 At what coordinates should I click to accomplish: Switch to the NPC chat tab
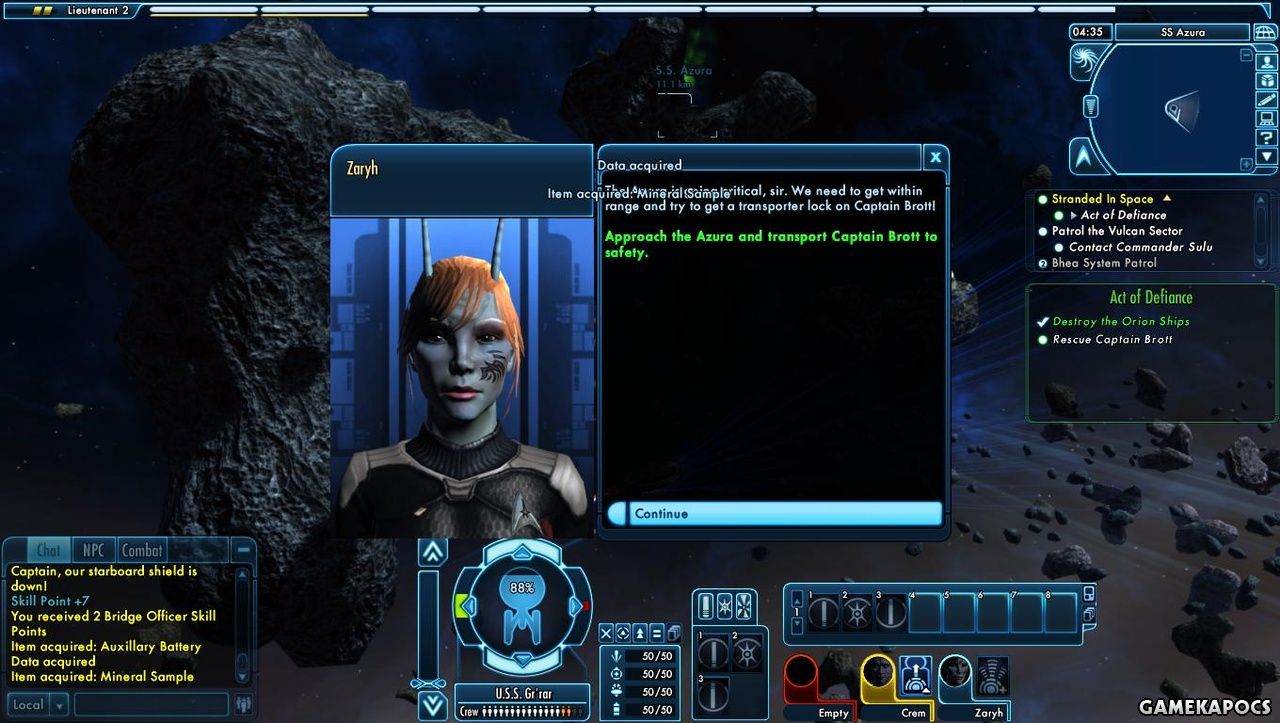point(93,550)
